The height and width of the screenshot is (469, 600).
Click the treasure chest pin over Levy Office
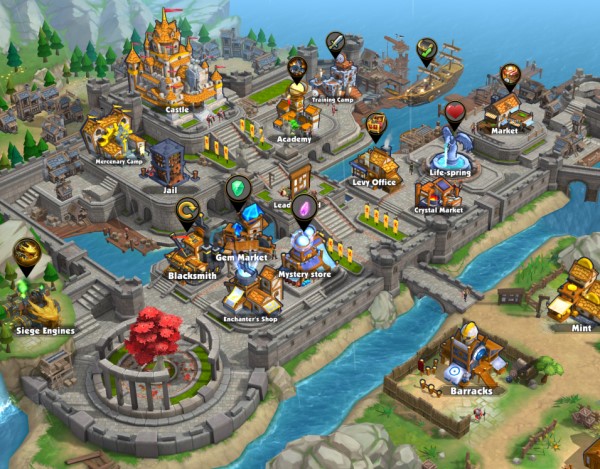pyautogui.click(x=376, y=124)
